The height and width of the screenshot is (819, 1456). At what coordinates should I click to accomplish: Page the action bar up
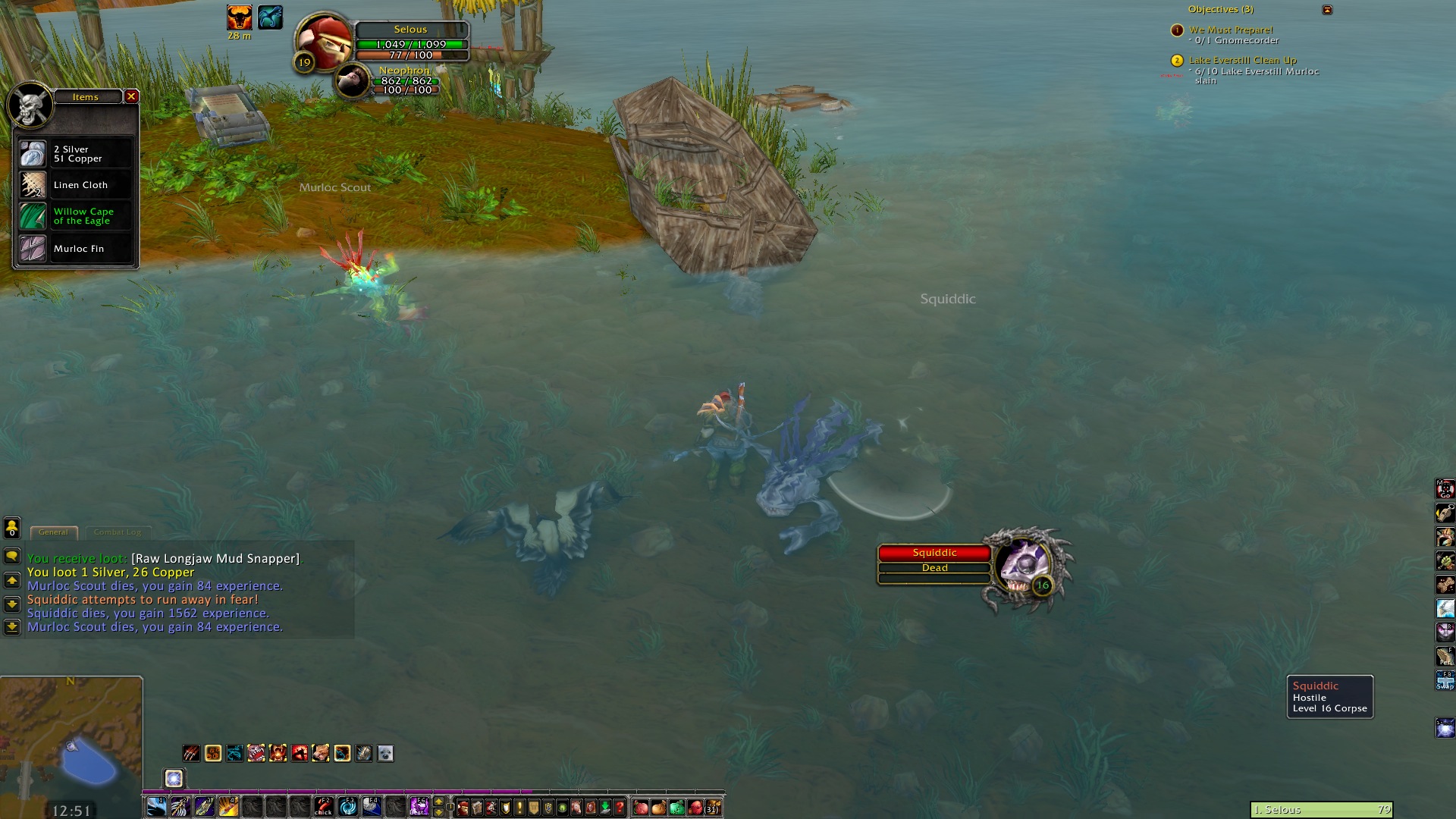[x=438, y=802]
